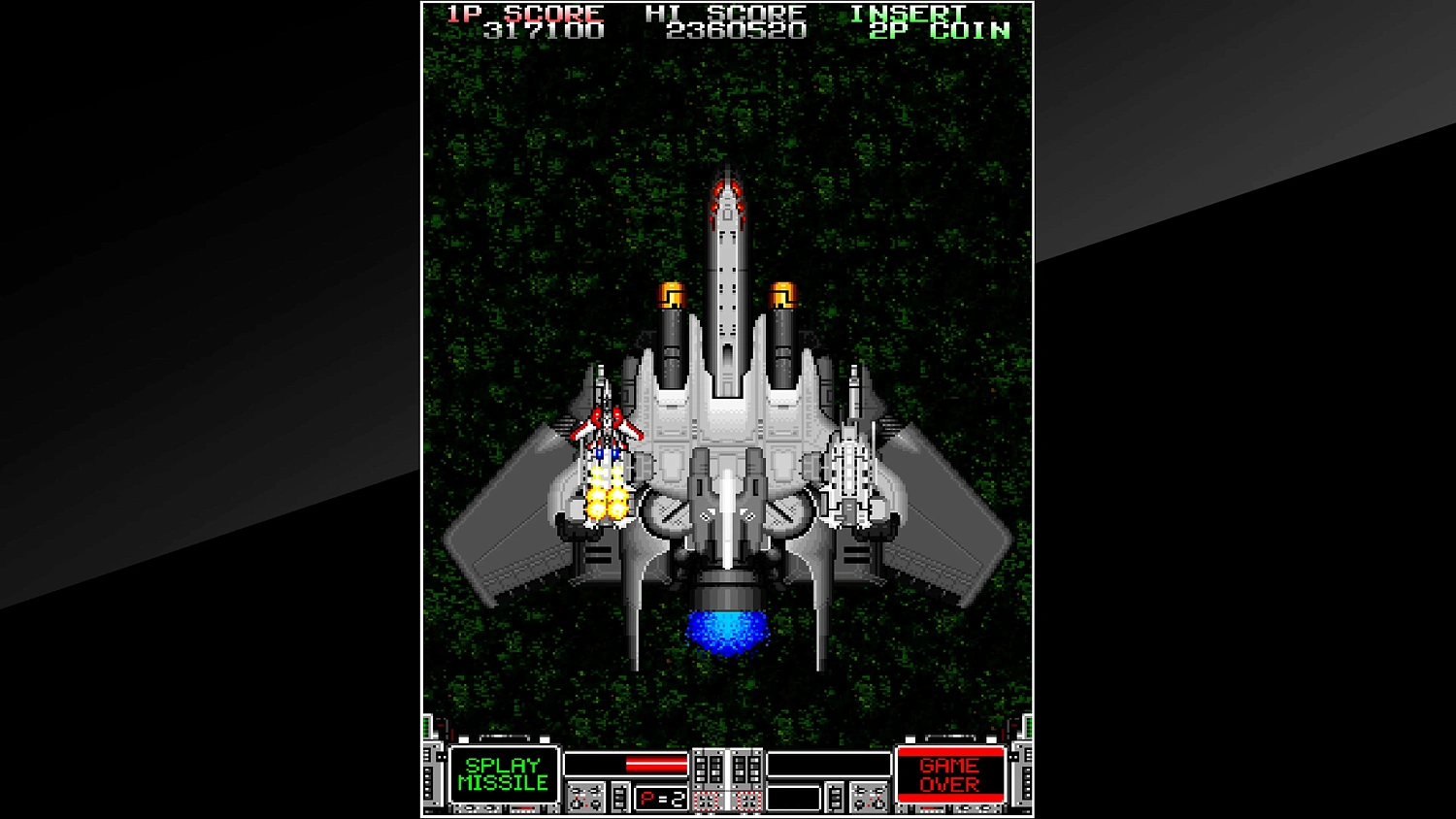Select the player's red fighter ship
This screenshot has width=1456, height=819.
[608, 434]
